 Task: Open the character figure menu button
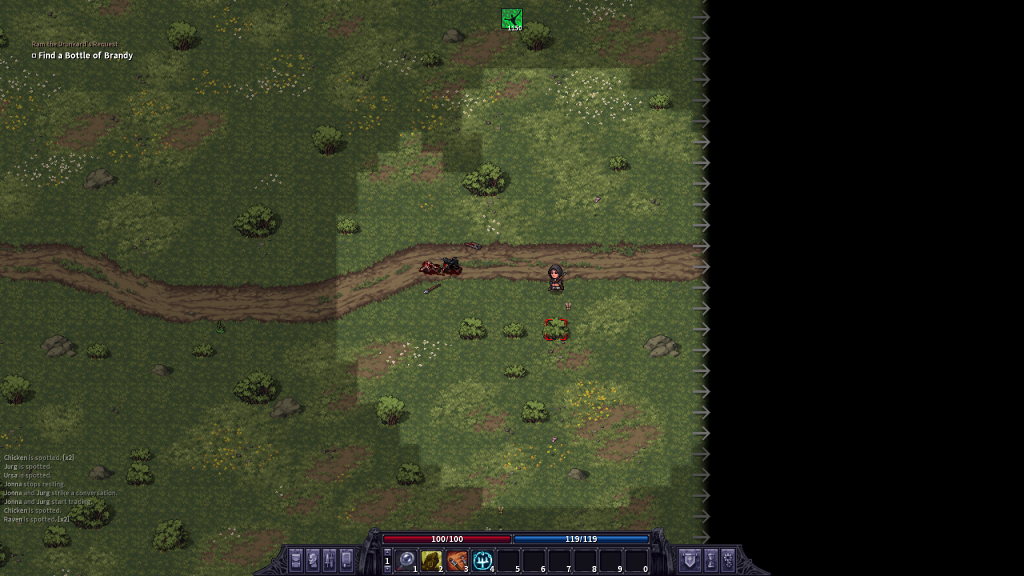(313, 559)
